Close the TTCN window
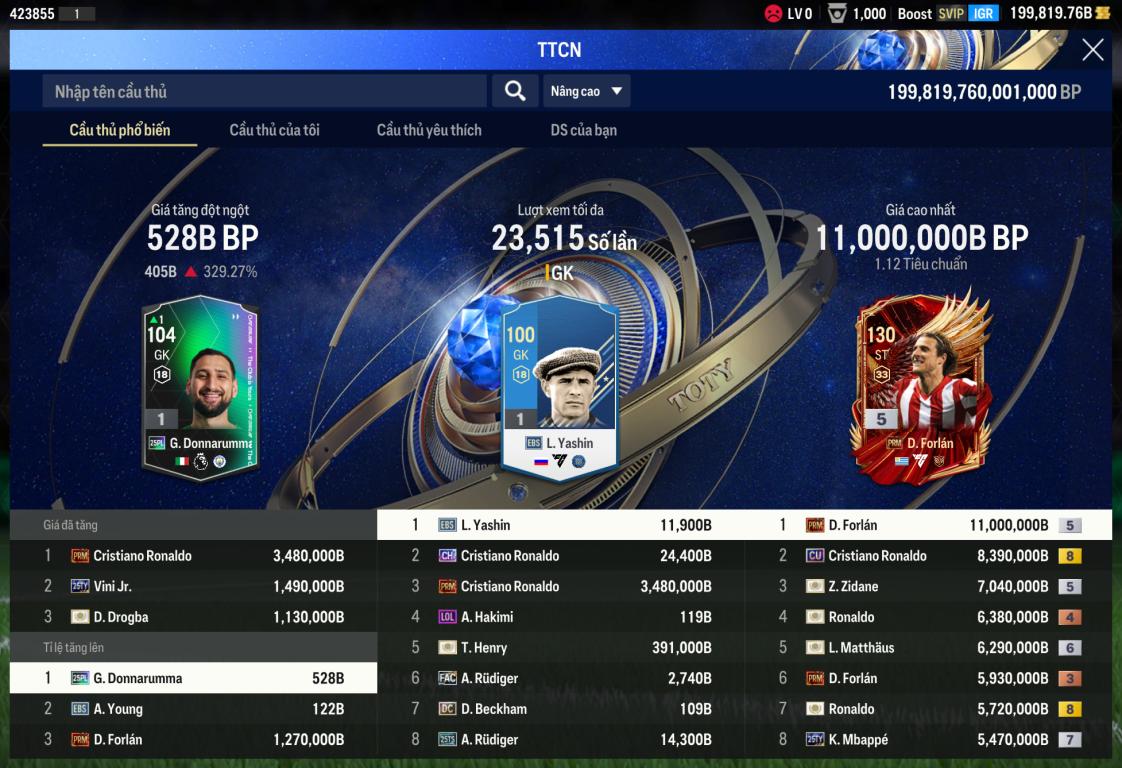1122x768 pixels. pos(1093,50)
